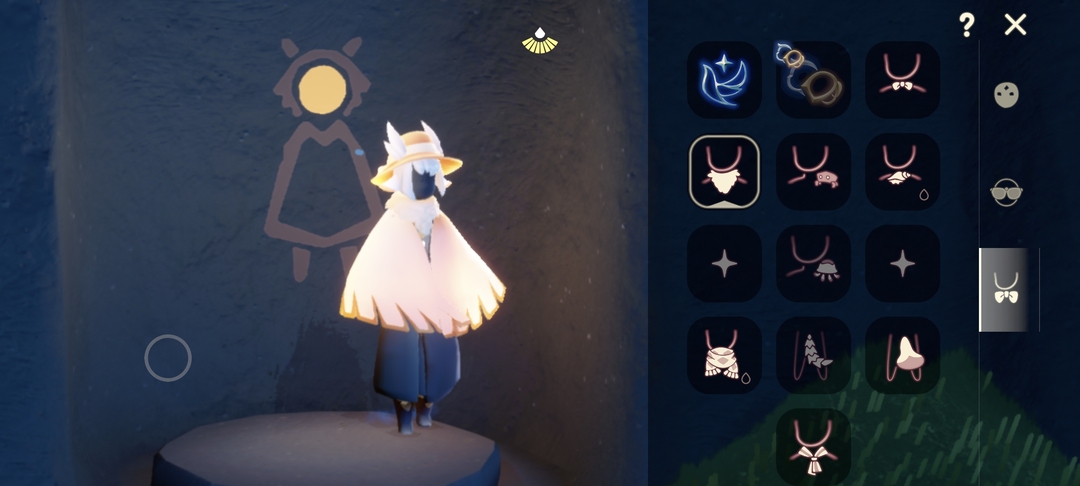This screenshot has height=486, width=1080.
Task: Equip the jellyfish pendant necklace
Action: [x=813, y=263]
